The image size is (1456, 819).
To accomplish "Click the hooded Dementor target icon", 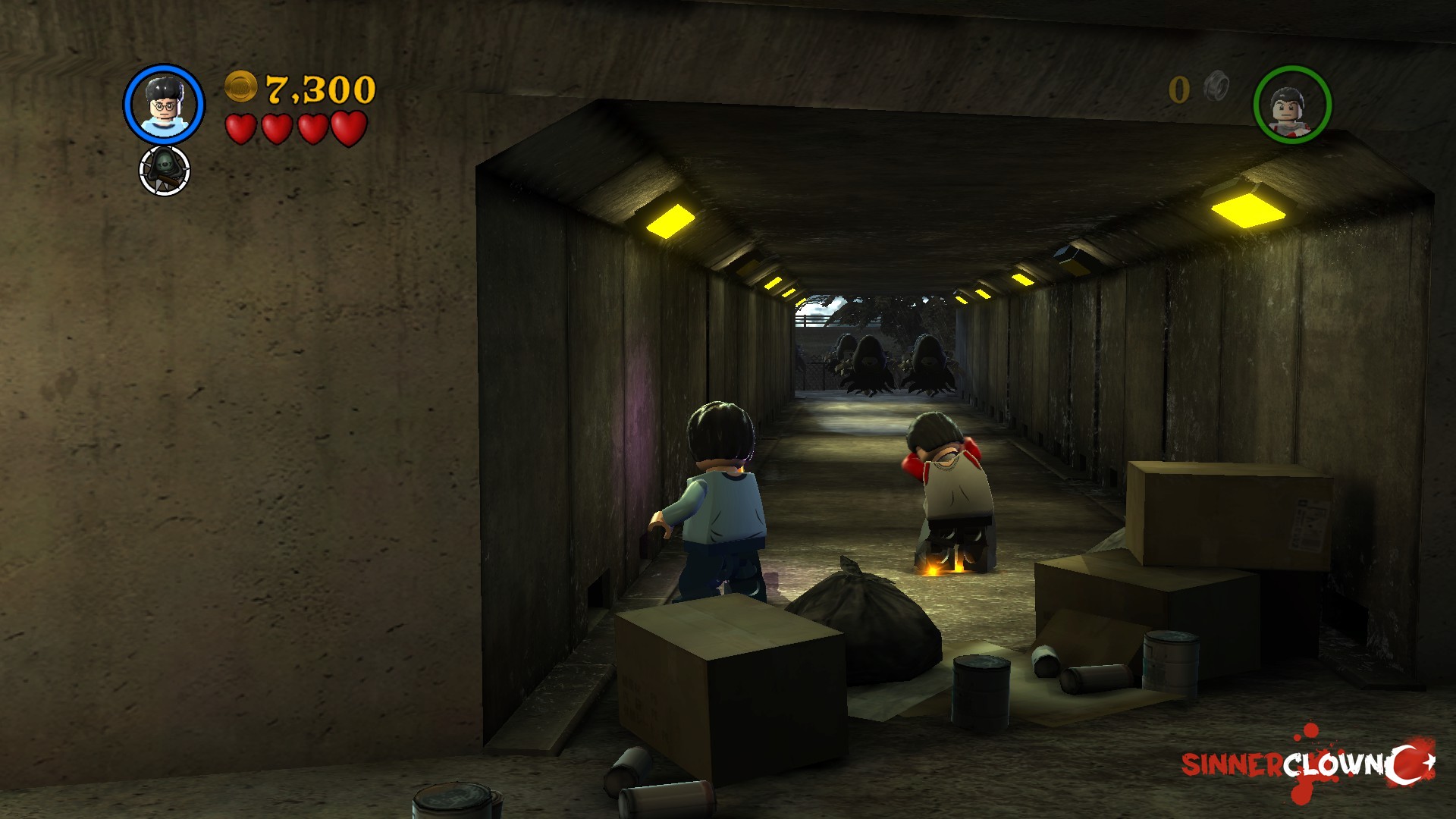I will [165, 170].
